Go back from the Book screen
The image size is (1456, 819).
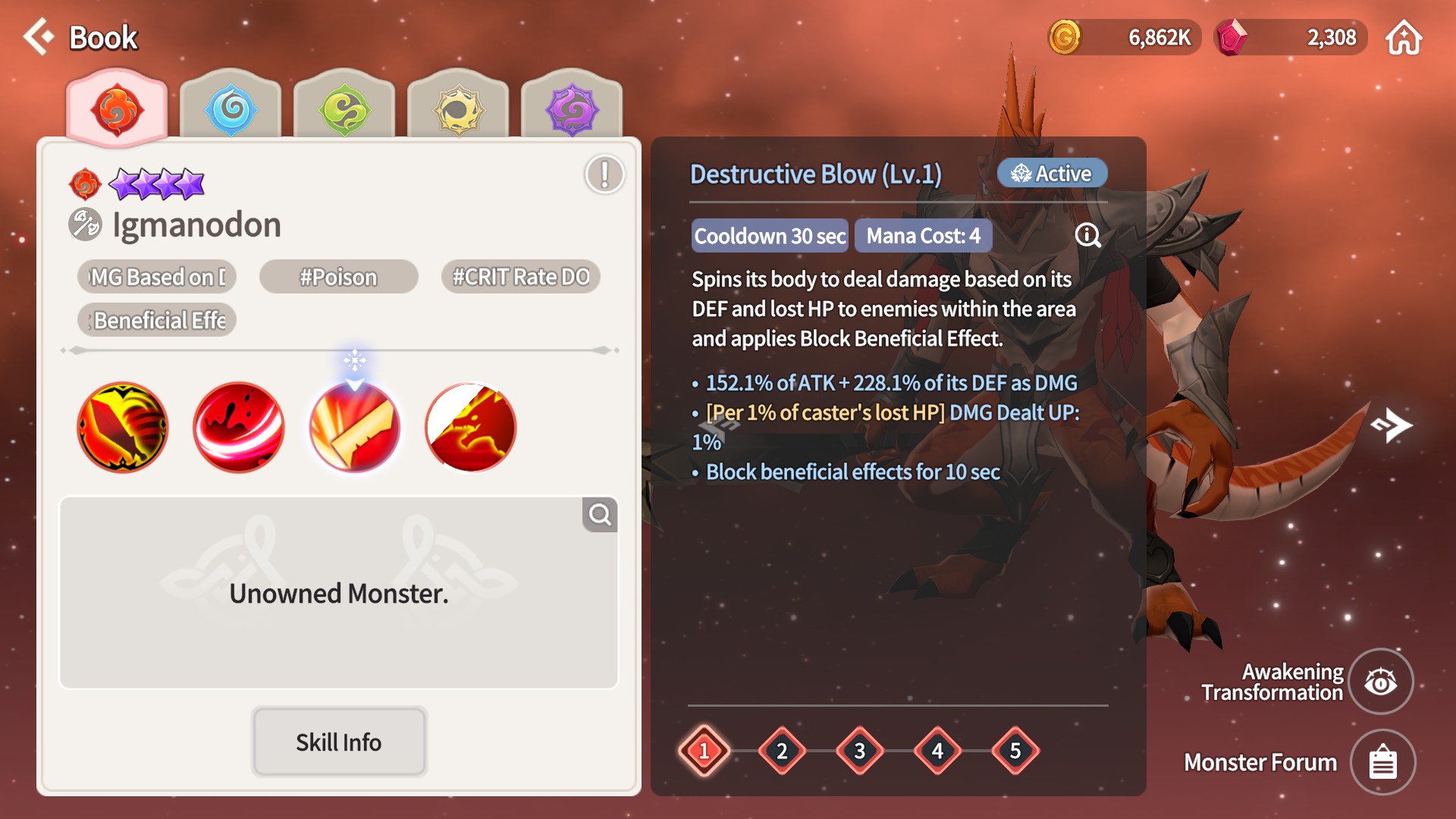pyautogui.click(x=39, y=36)
